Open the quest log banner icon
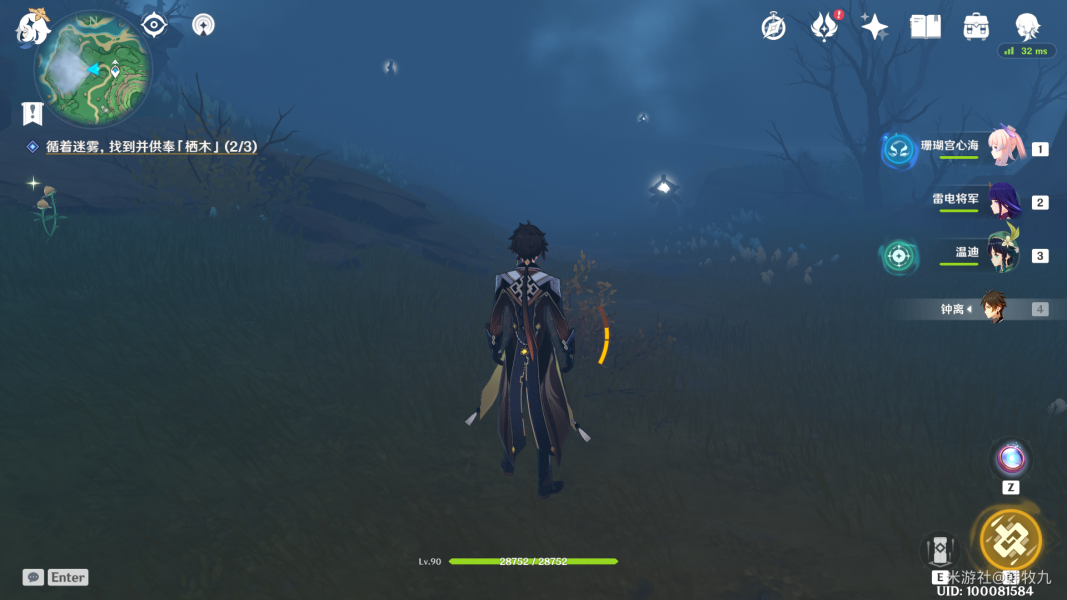Image resolution: width=1067 pixels, height=600 pixels. click(x=33, y=113)
